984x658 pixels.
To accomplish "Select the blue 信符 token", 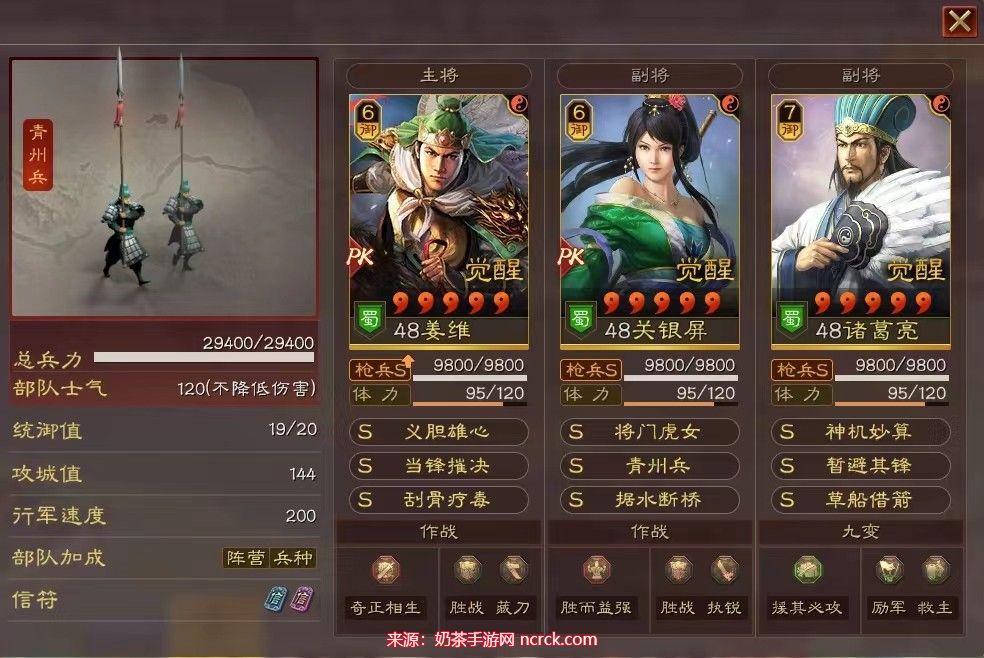I will [x=276, y=599].
